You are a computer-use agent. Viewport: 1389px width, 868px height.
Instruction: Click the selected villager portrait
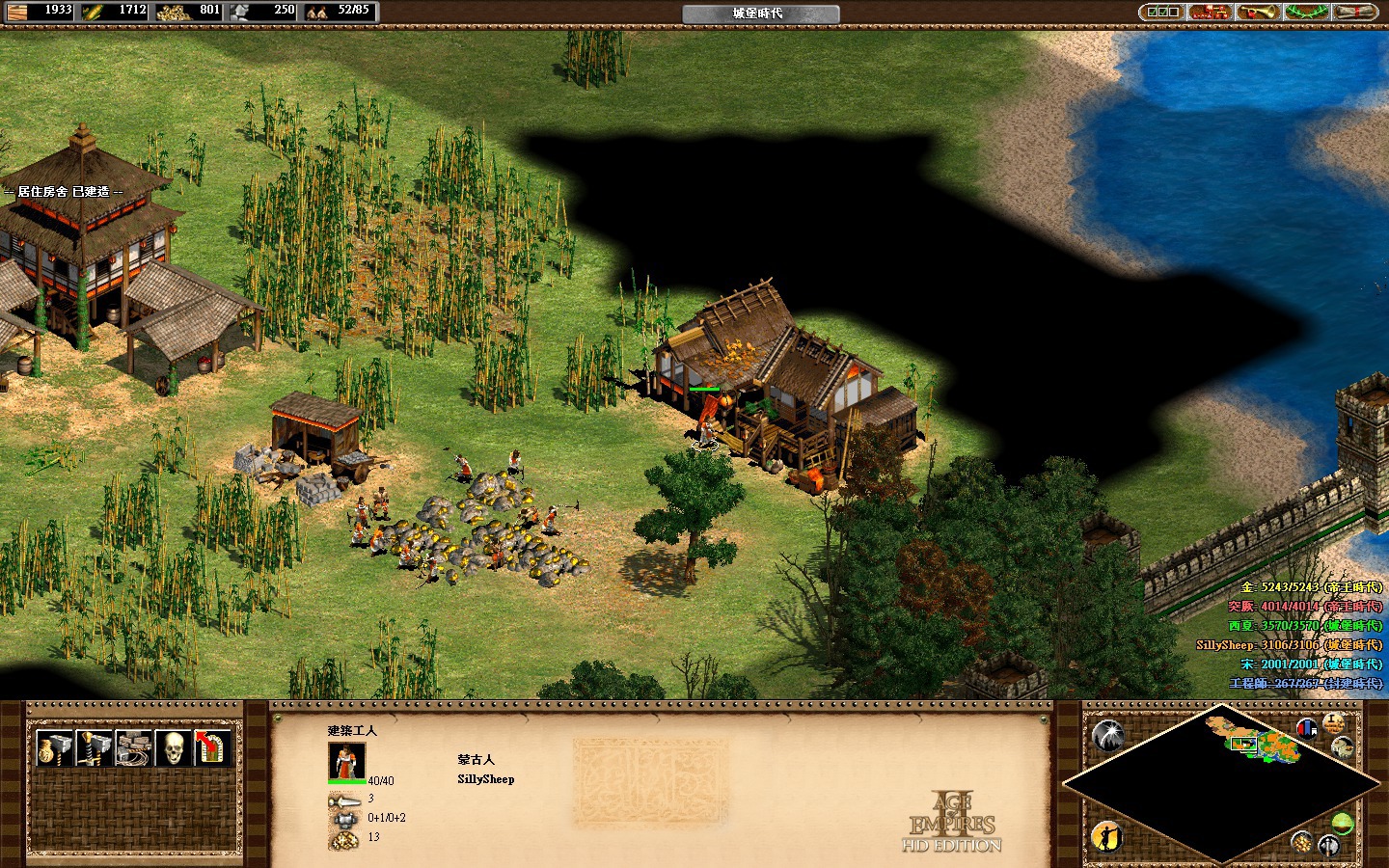346,761
